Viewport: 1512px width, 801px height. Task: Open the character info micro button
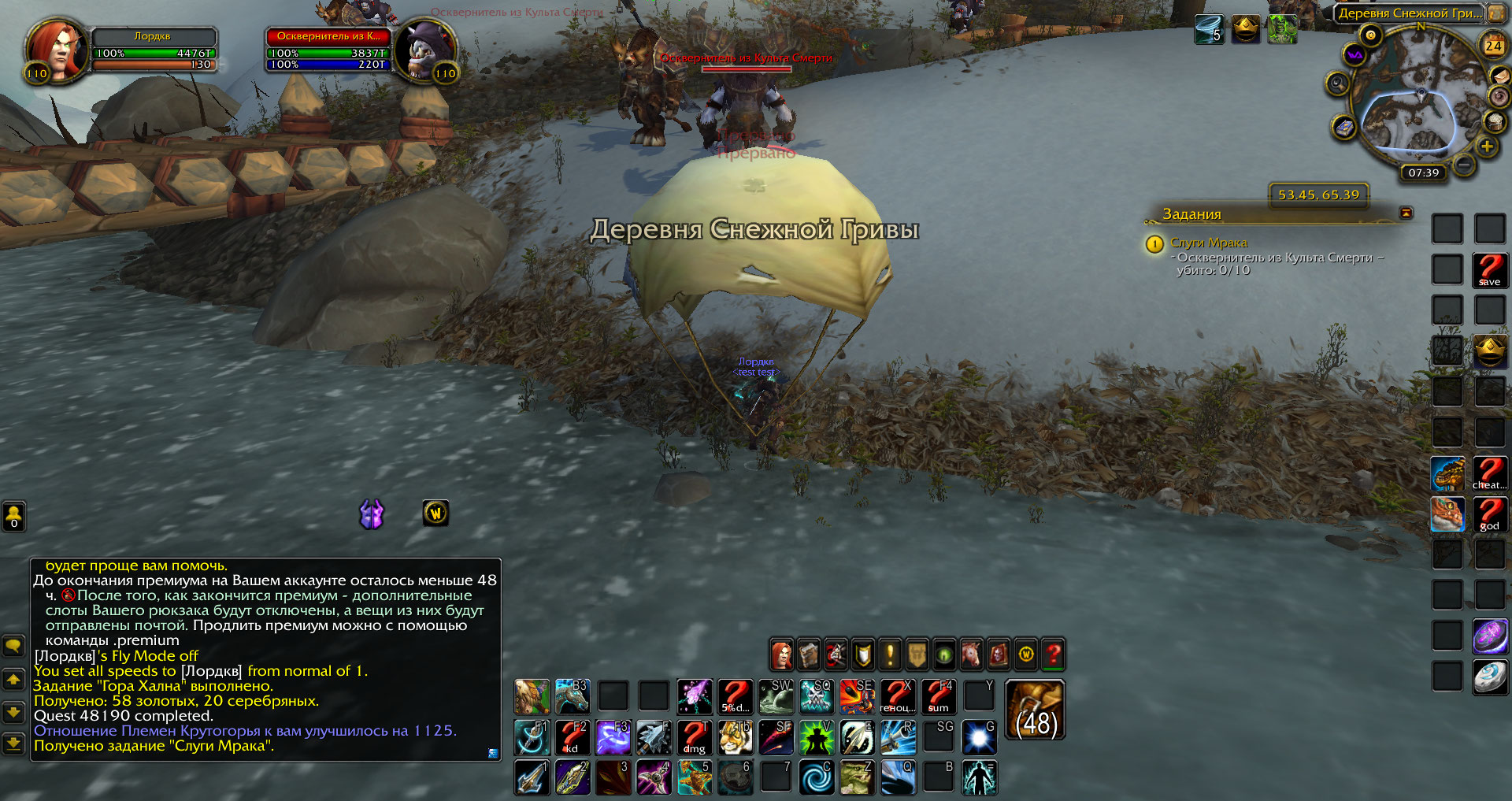781,654
